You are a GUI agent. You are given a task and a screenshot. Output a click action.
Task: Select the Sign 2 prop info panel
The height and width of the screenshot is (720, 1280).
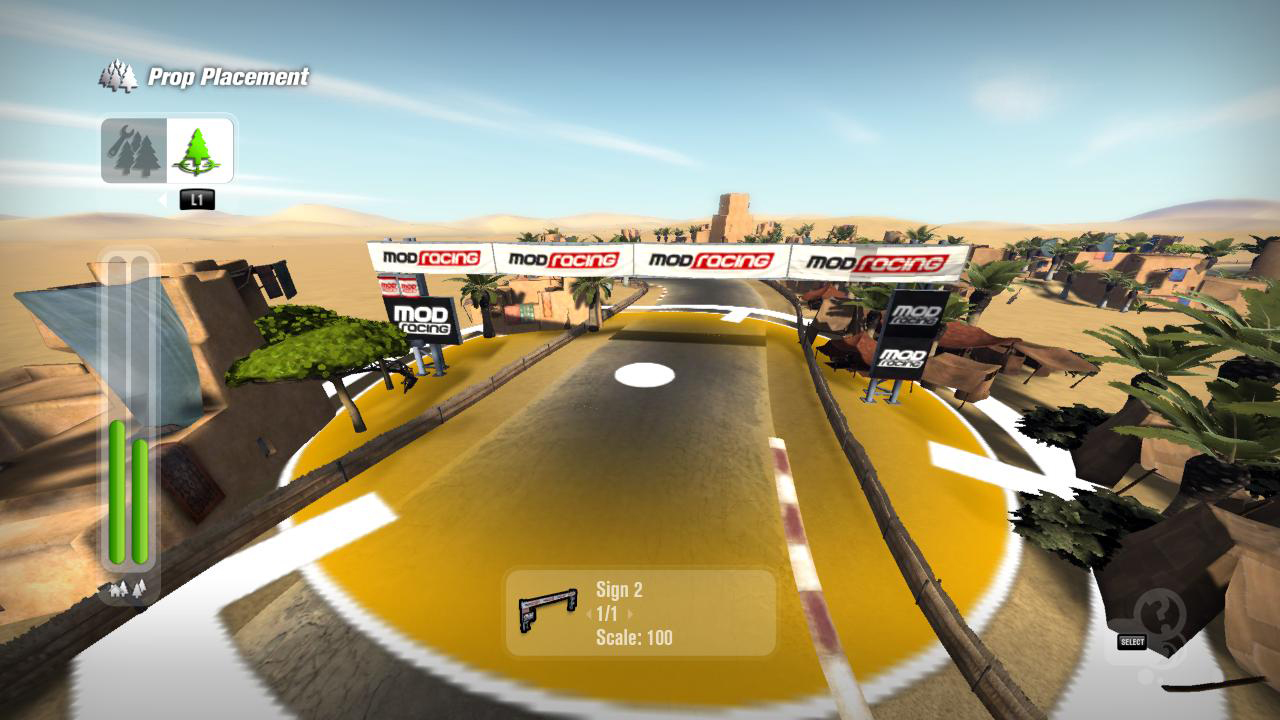pos(640,614)
